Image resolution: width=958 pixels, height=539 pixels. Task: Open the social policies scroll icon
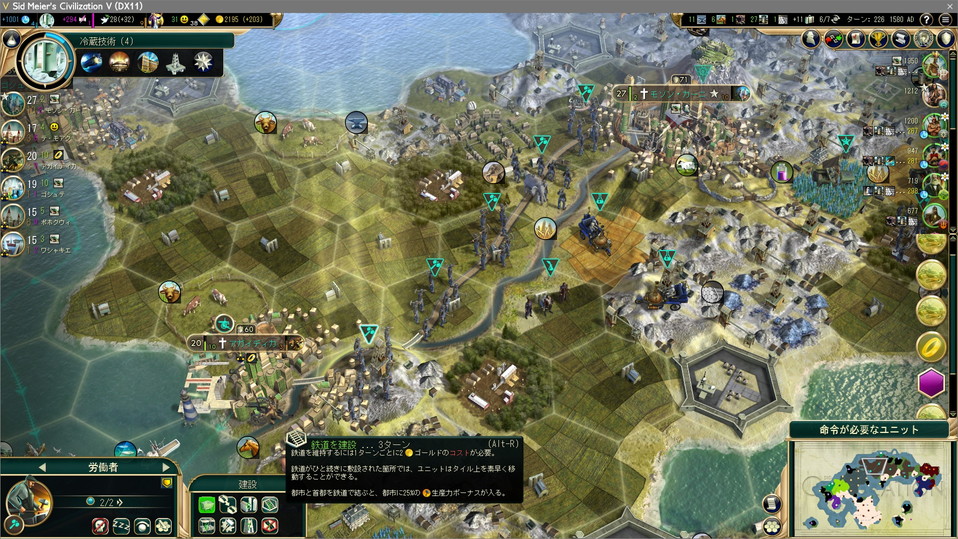click(900, 38)
